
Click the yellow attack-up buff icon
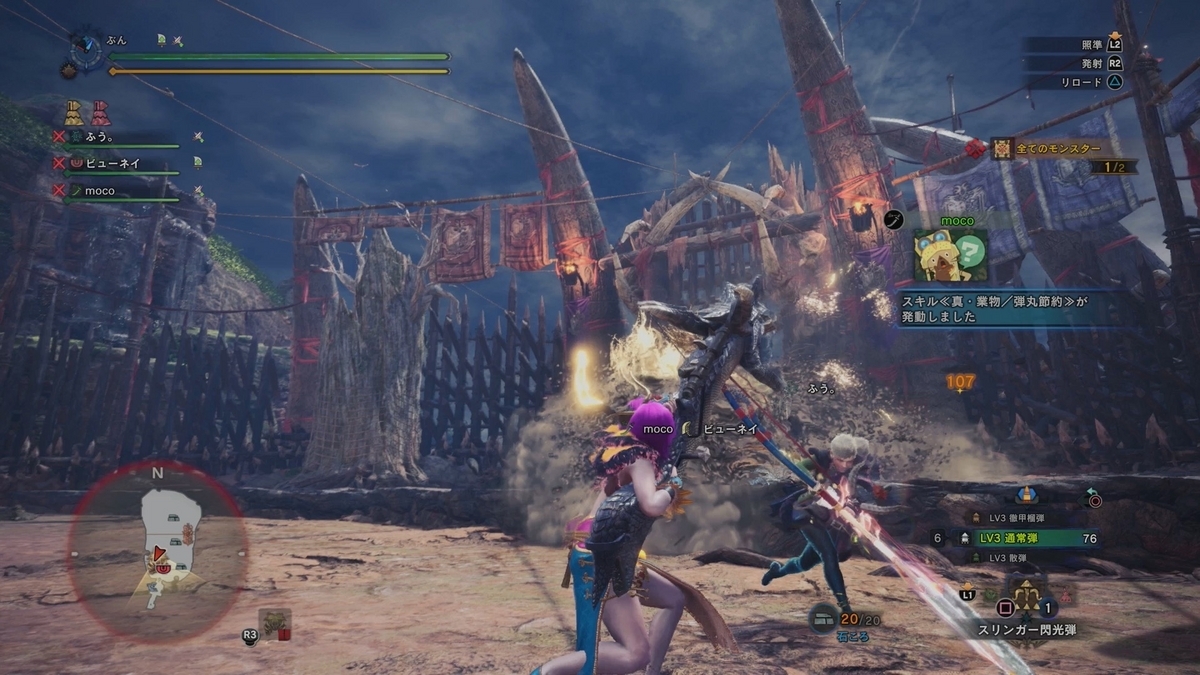(73, 112)
